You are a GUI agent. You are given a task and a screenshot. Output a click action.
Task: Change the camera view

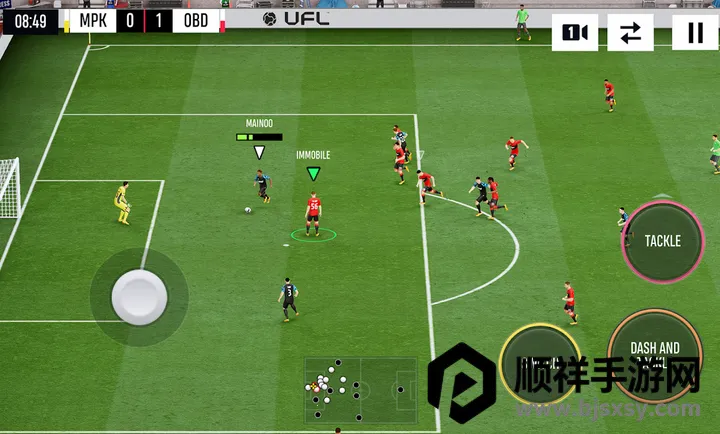click(x=575, y=33)
